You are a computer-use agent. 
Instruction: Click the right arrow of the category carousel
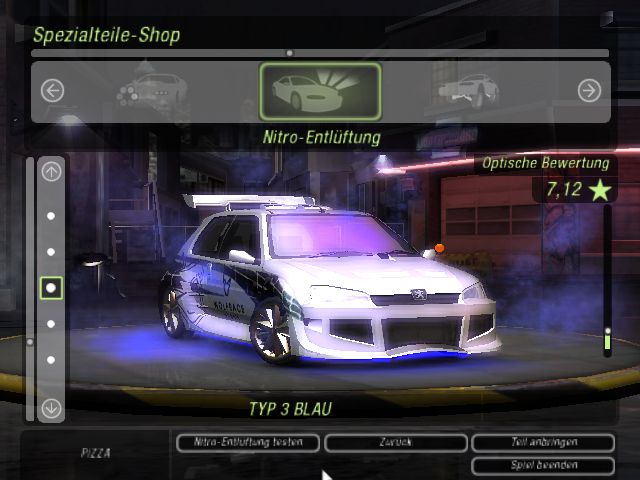[589, 91]
